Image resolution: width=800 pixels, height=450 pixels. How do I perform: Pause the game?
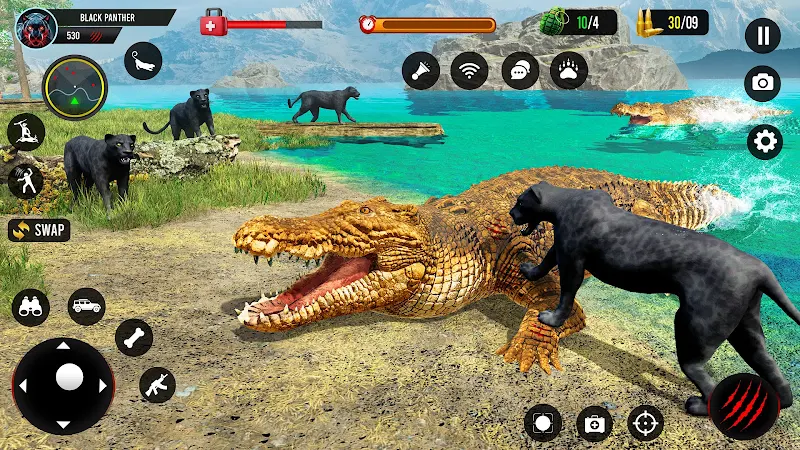click(763, 36)
